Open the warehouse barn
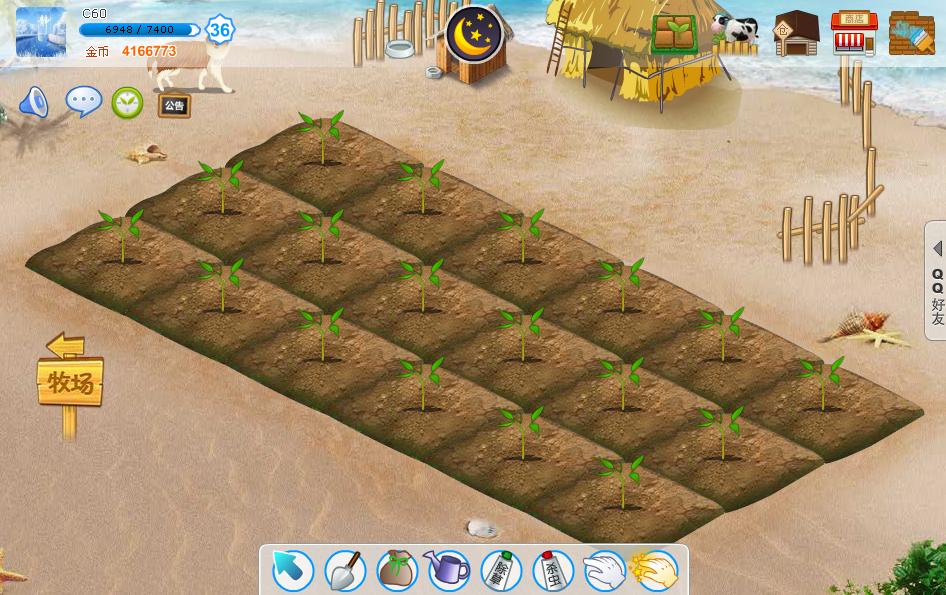The width and height of the screenshot is (946, 595). click(x=796, y=34)
